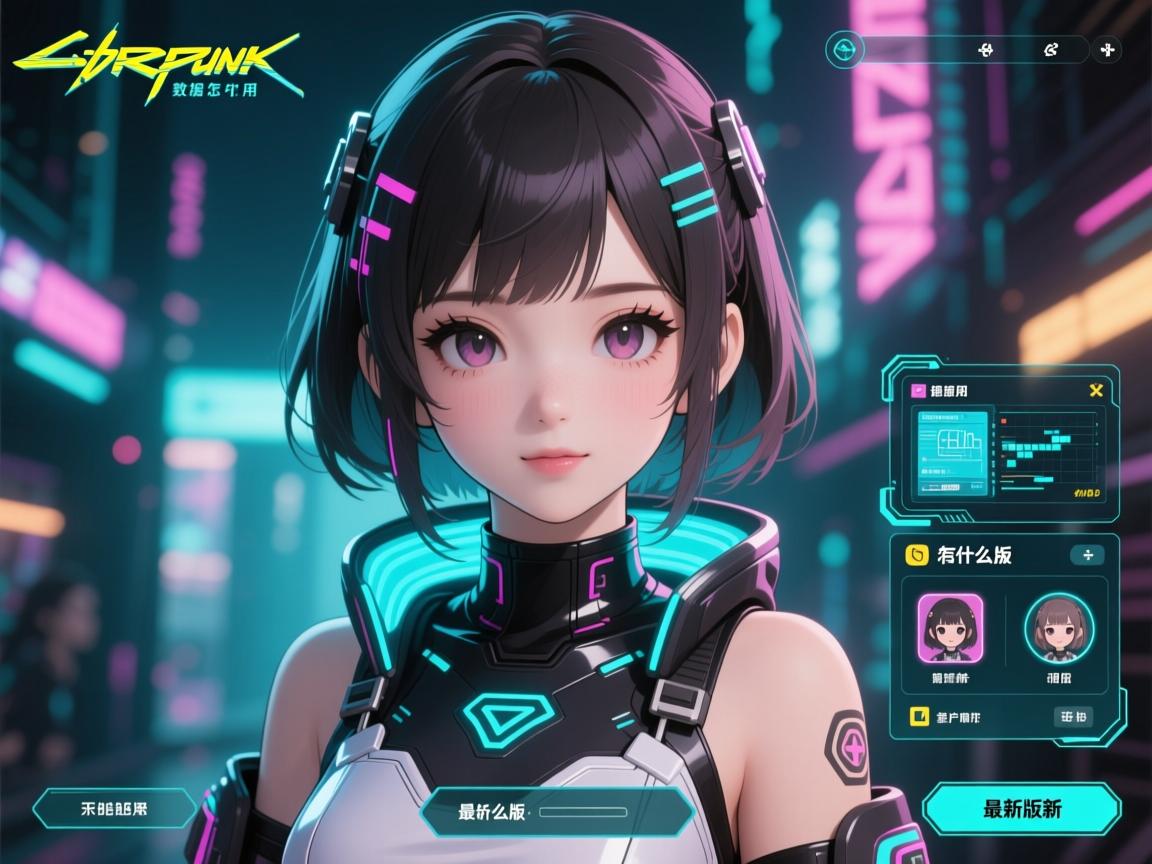Click the bright cyan 最新版新 button
This screenshot has height=864, width=1152.
[x=1021, y=809]
